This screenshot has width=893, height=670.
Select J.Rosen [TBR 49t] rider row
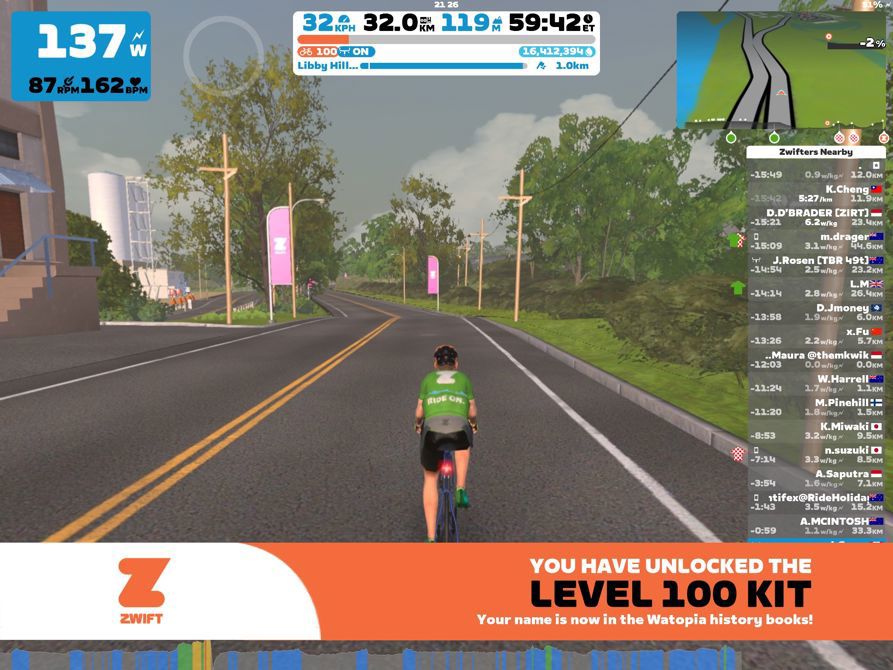click(816, 264)
